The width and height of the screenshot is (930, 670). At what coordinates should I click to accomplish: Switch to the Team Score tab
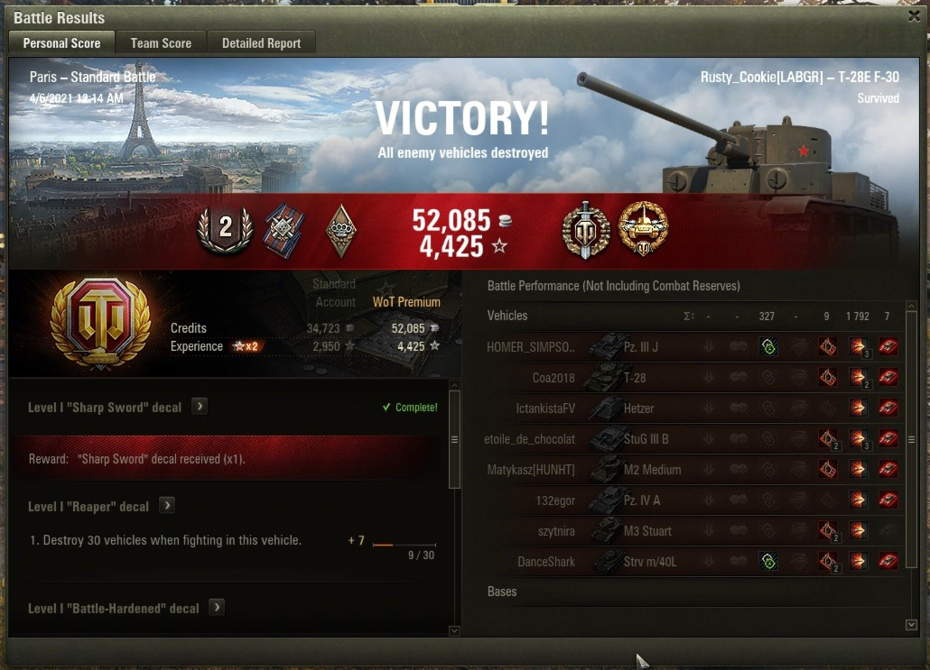(x=161, y=43)
